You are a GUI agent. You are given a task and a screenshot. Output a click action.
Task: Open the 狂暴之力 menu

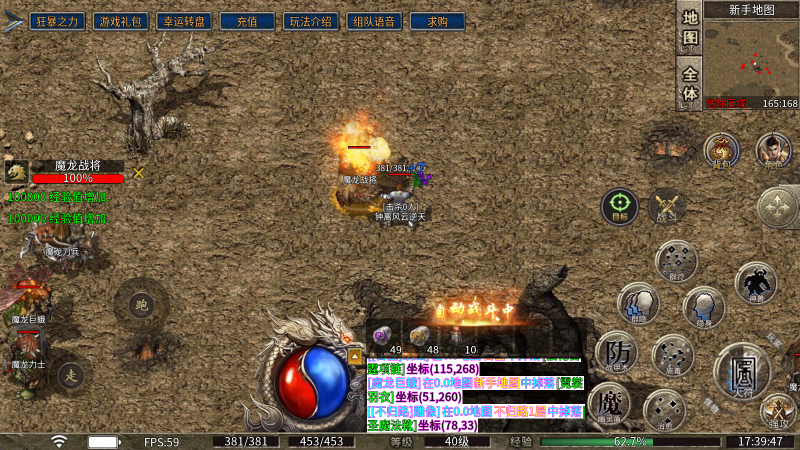coord(57,21)
